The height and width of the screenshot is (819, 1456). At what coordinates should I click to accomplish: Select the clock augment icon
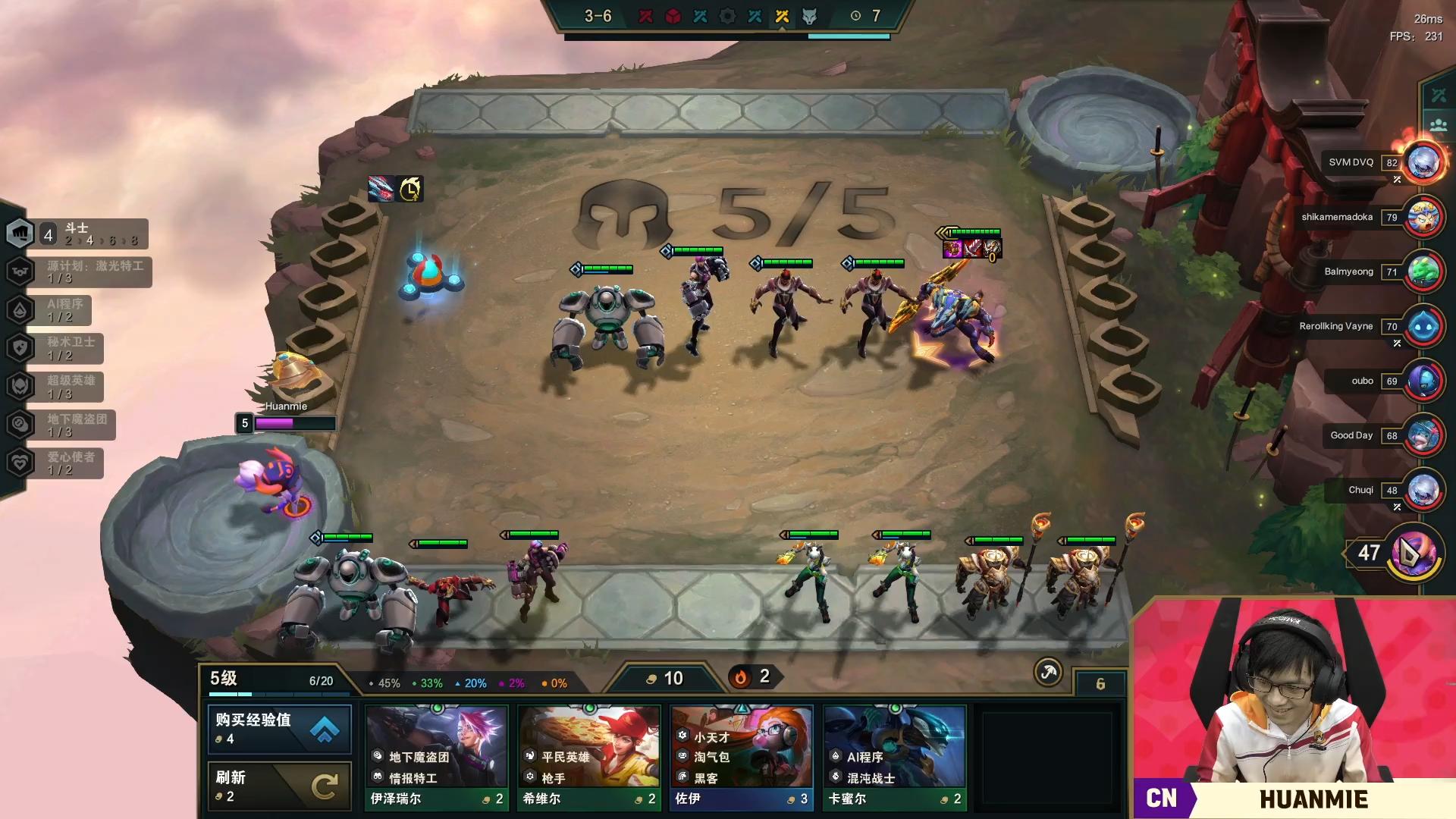tap(410, 188)
